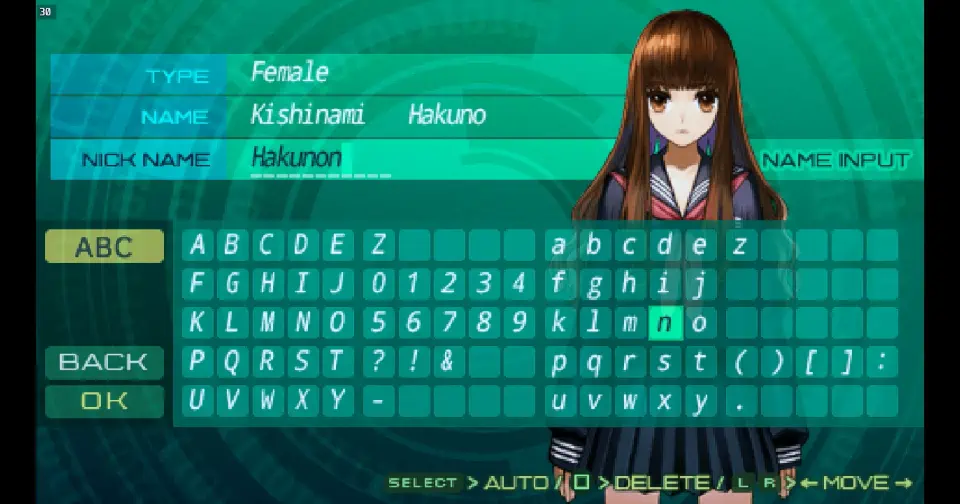Viewport: 960px width, 504px height.
Task: Choose the ampersand symbol key
Action: pyautogui.click(x=447, y=362)
